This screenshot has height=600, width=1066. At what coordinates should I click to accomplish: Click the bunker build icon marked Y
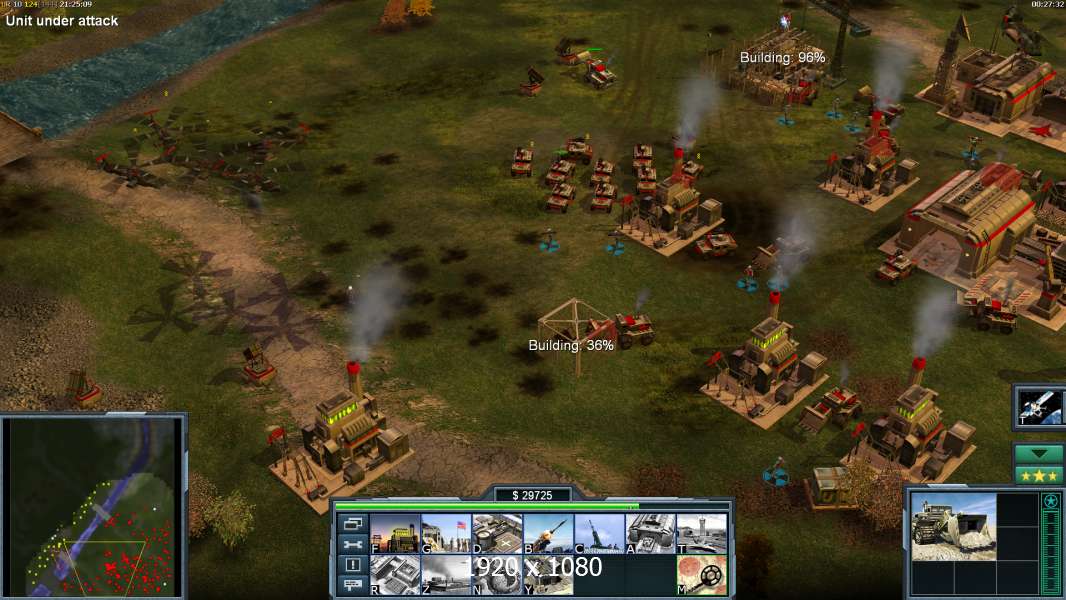click(x=548, y=575)
